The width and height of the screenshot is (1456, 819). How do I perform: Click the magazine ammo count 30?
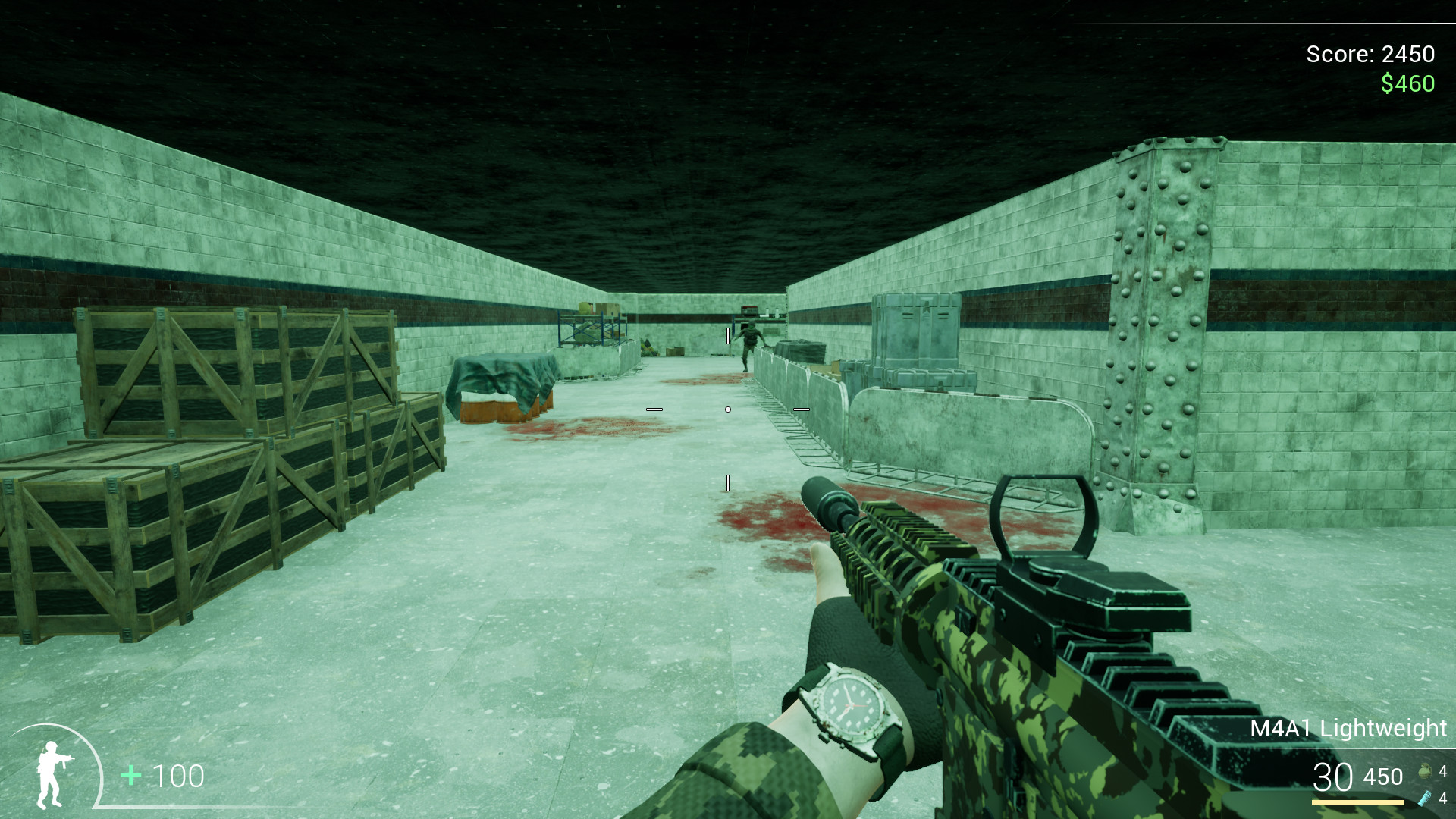tap(1332, 776)
